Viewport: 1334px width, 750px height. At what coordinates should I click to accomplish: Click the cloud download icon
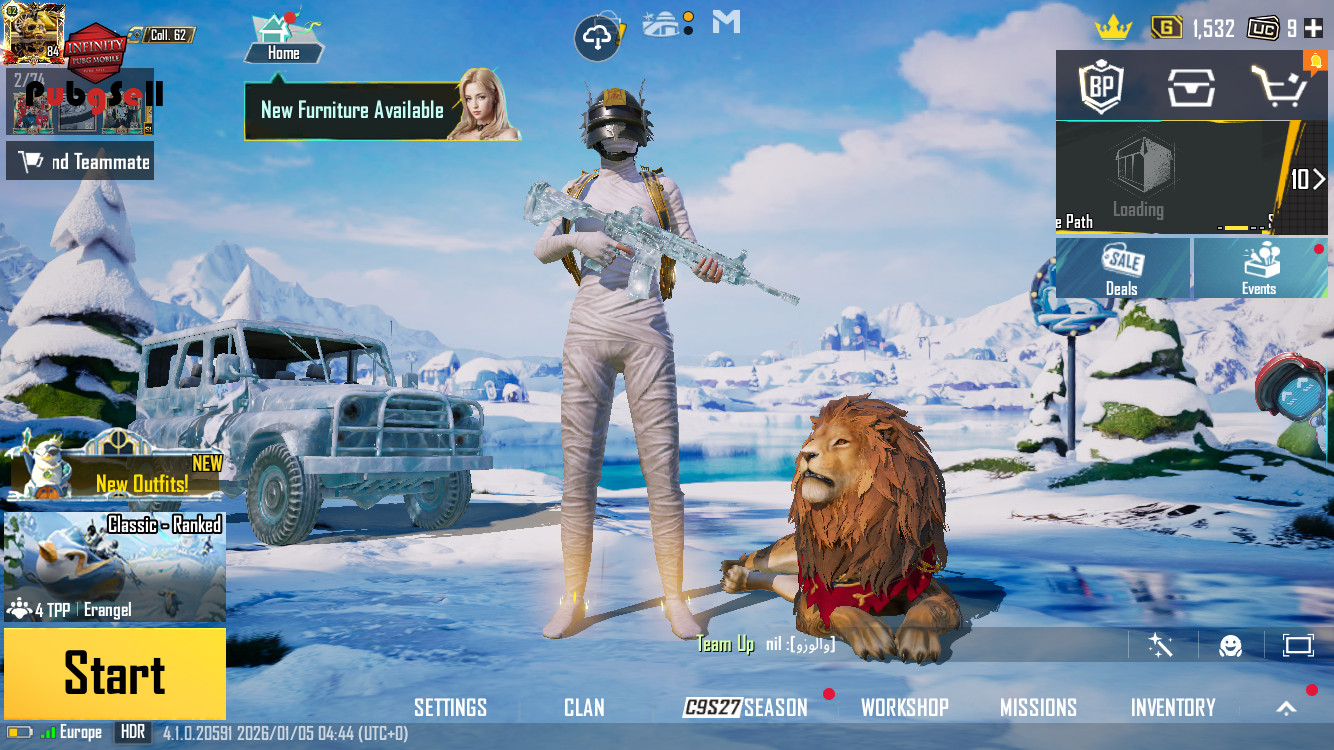[597, 39]
